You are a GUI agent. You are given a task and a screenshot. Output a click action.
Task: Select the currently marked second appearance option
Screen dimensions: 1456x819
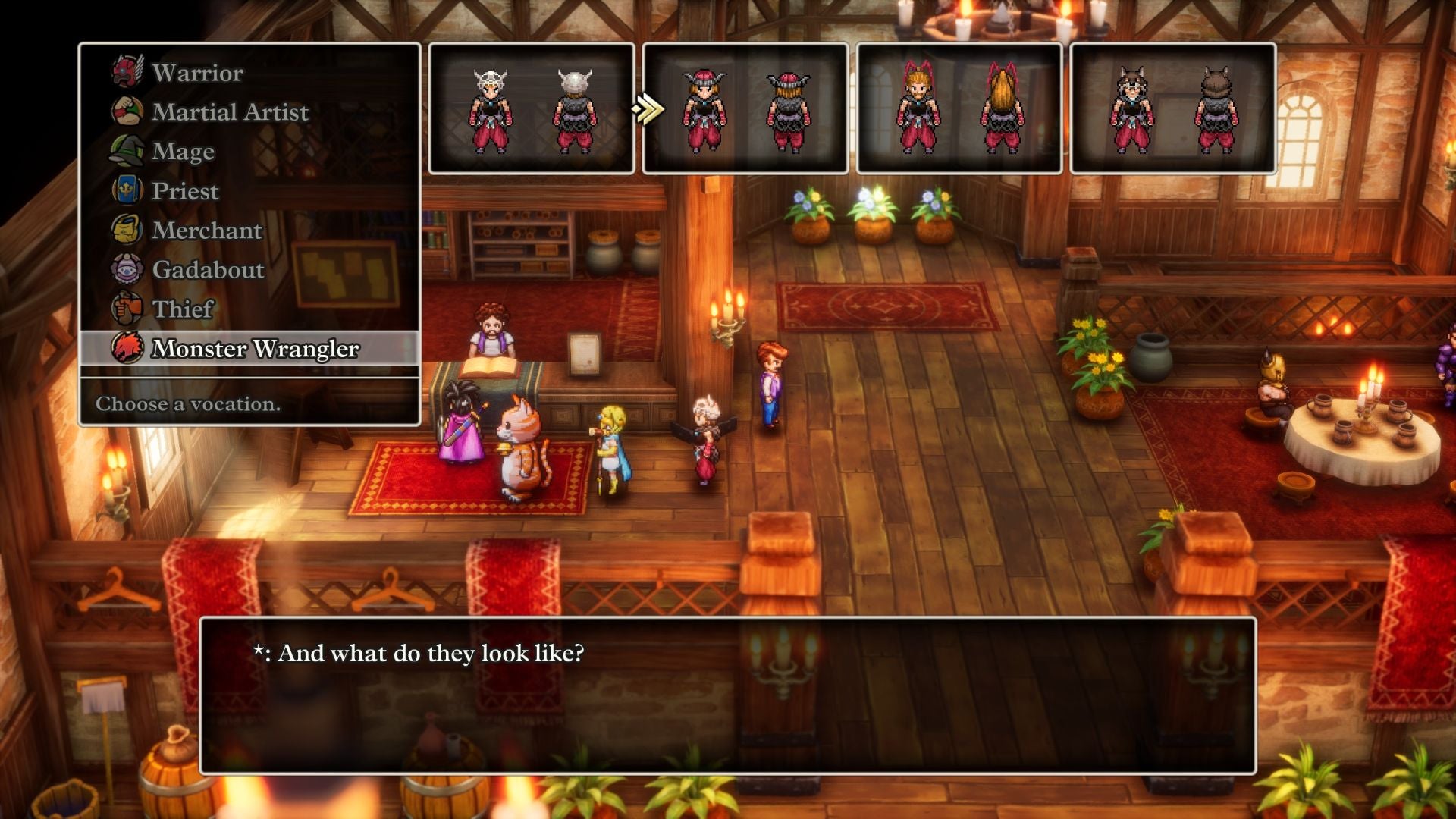point(745,110)
